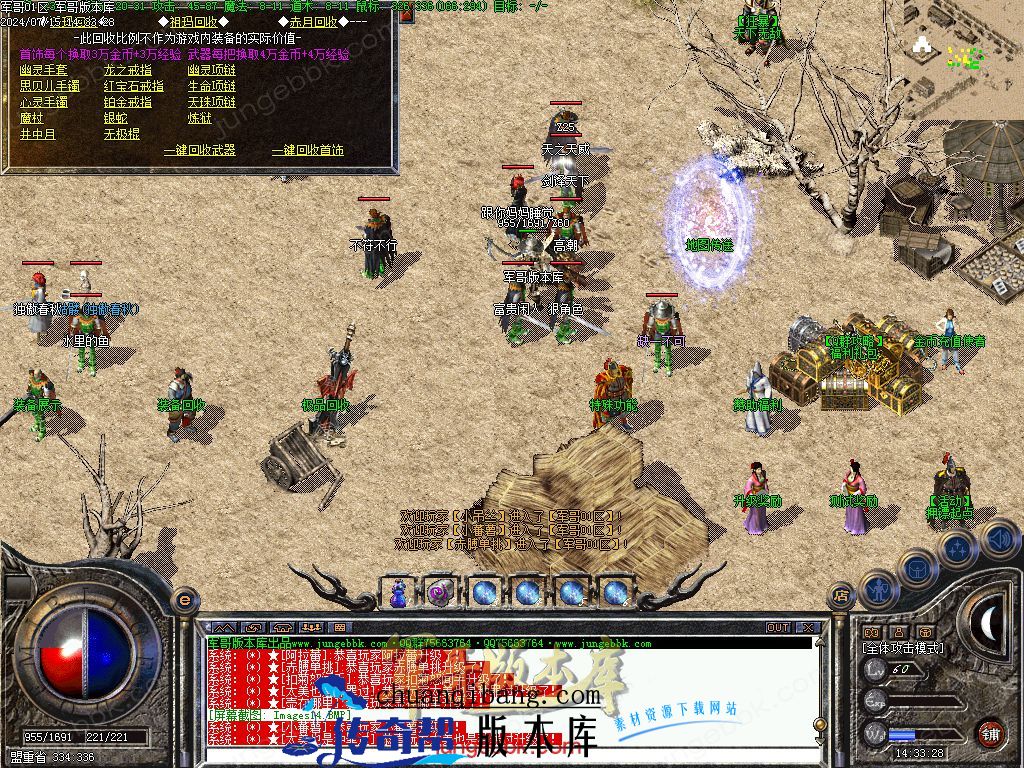The width and height of the screenshot is (1024, 768).
Task: Open the skills panel with the sparkle icon
Action: coord(958,547)
